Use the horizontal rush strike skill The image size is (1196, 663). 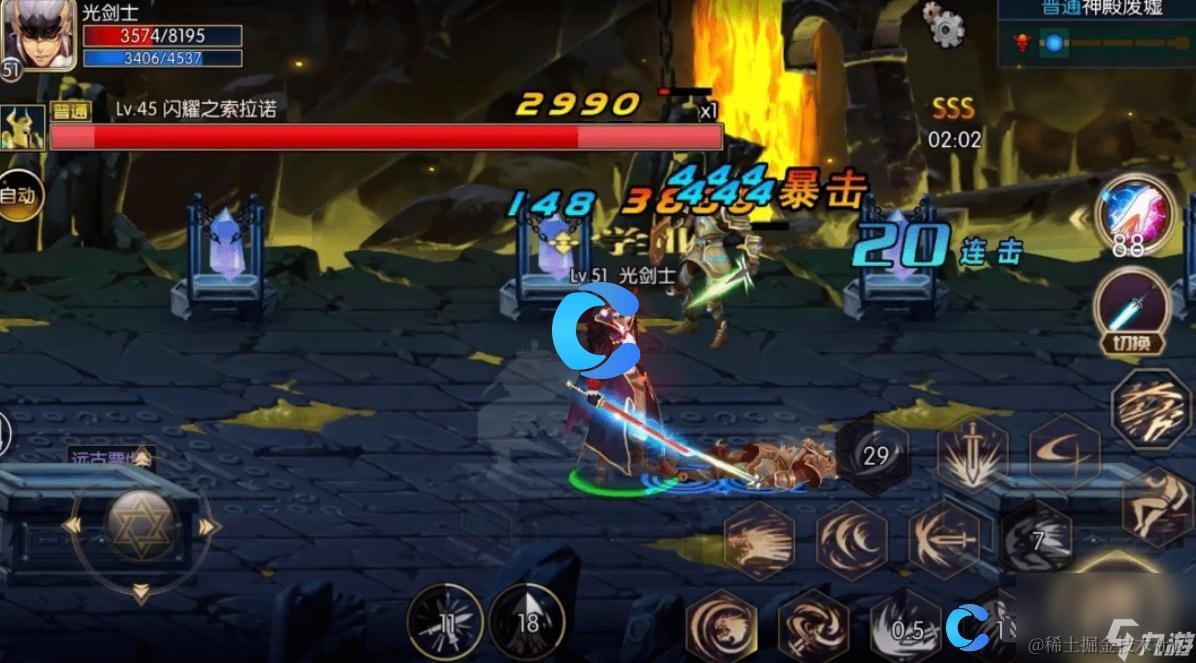(759, 541)
